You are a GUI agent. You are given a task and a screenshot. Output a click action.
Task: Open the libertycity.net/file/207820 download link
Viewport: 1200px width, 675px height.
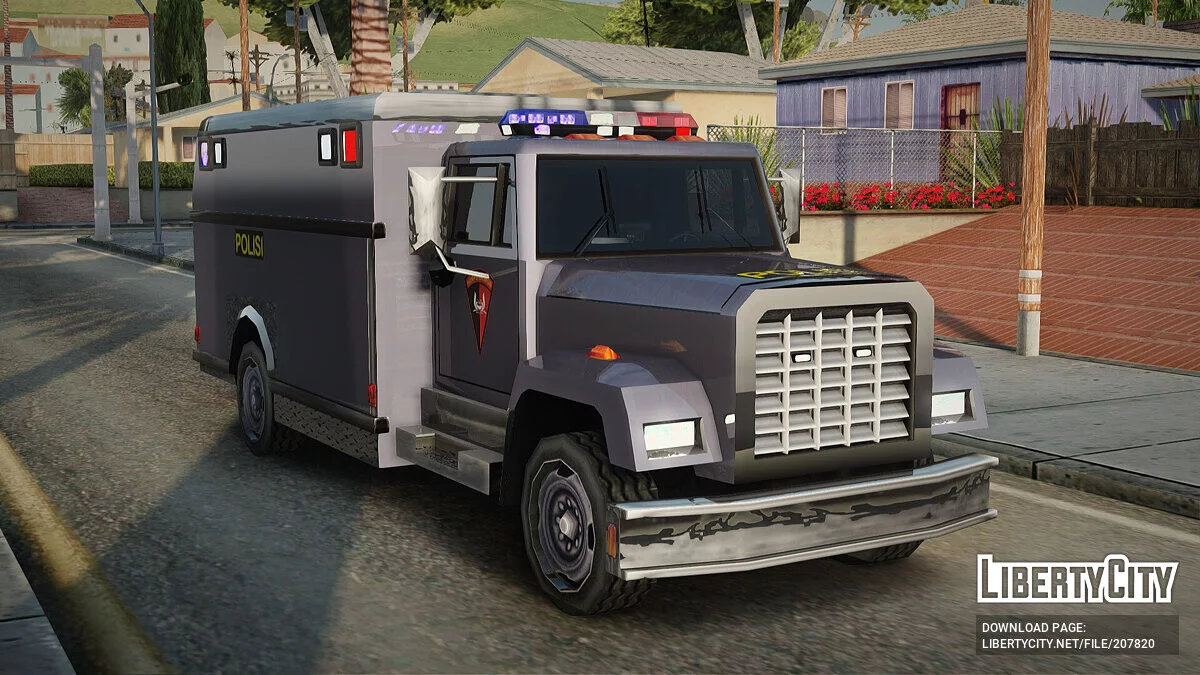coord(1067,644)
